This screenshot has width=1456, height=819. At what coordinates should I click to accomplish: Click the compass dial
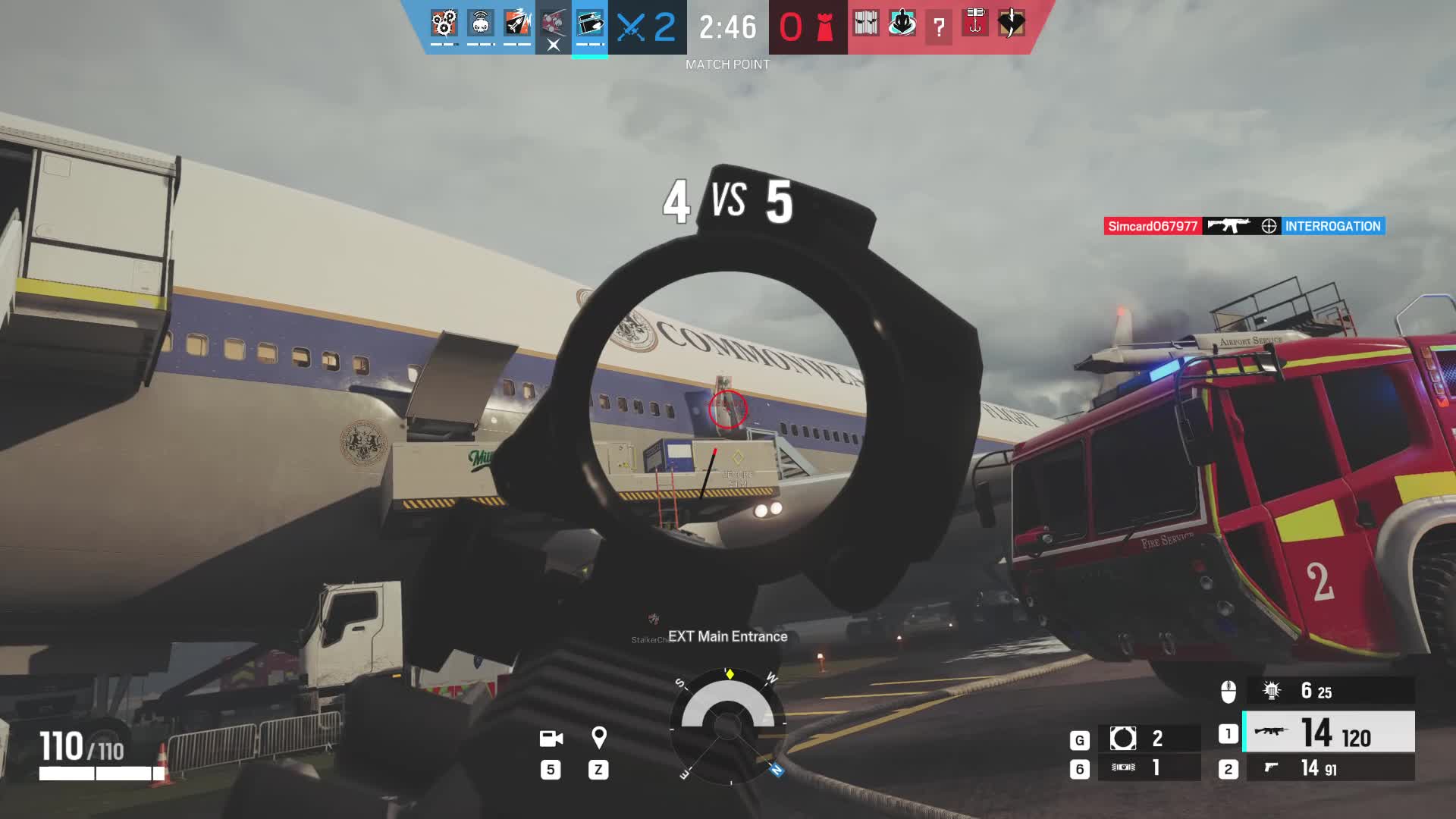pos(727,726)
